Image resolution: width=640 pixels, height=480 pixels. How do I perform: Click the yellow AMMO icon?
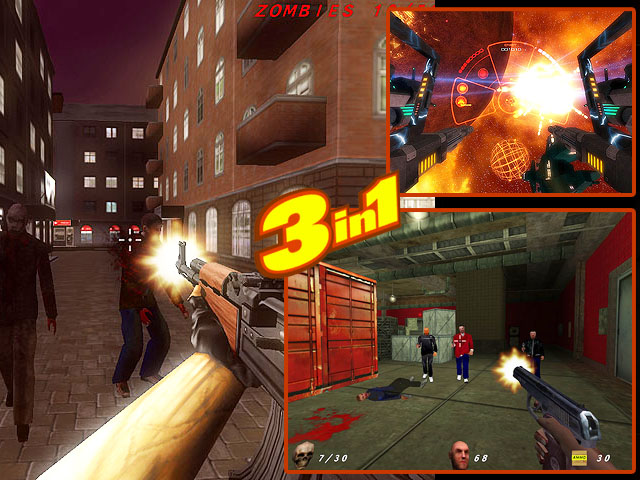coord(578,458)
